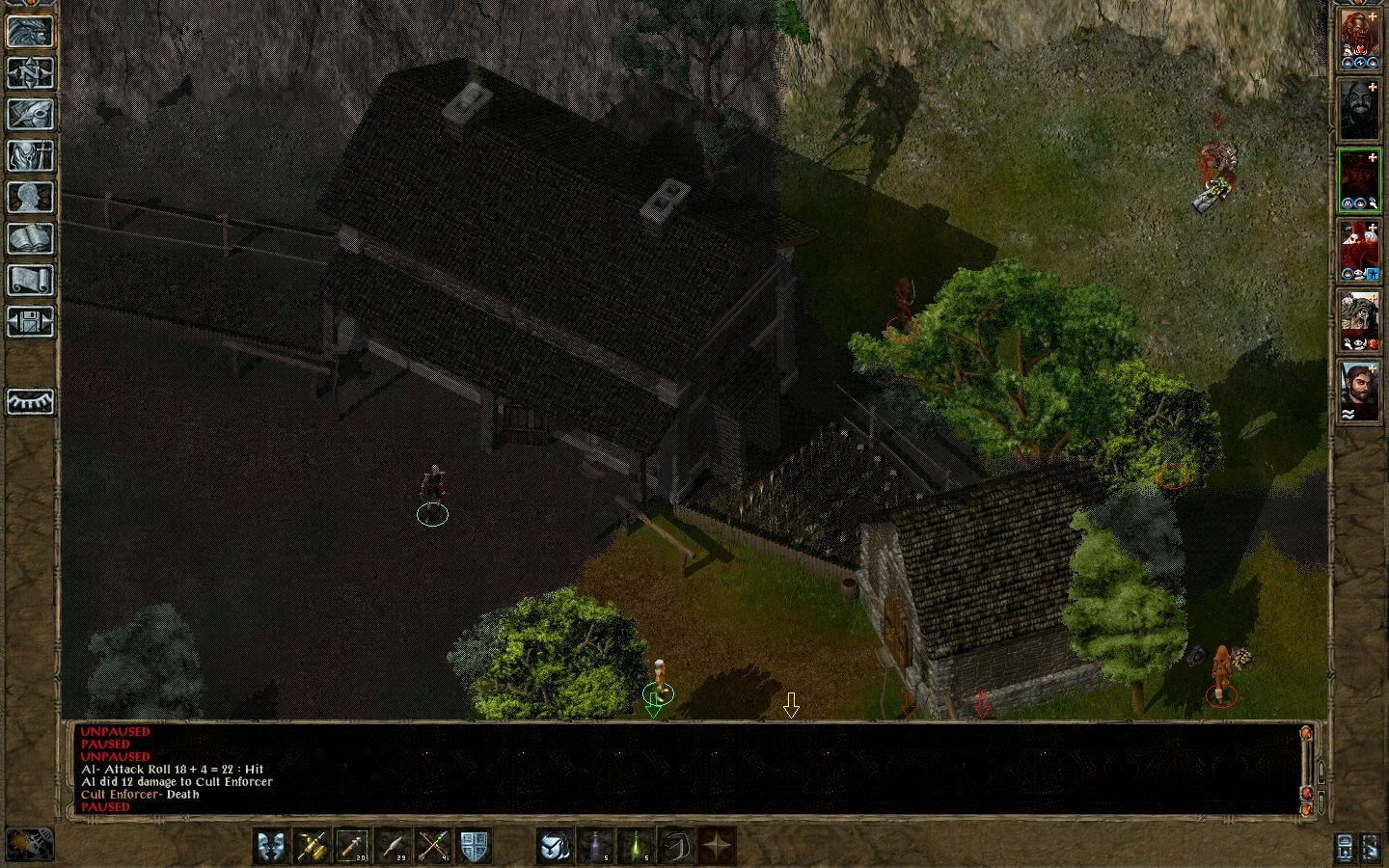Select the brown-haired bearded man portrait
This screenshot has height=868, width=1389.
pos(1359,391)
